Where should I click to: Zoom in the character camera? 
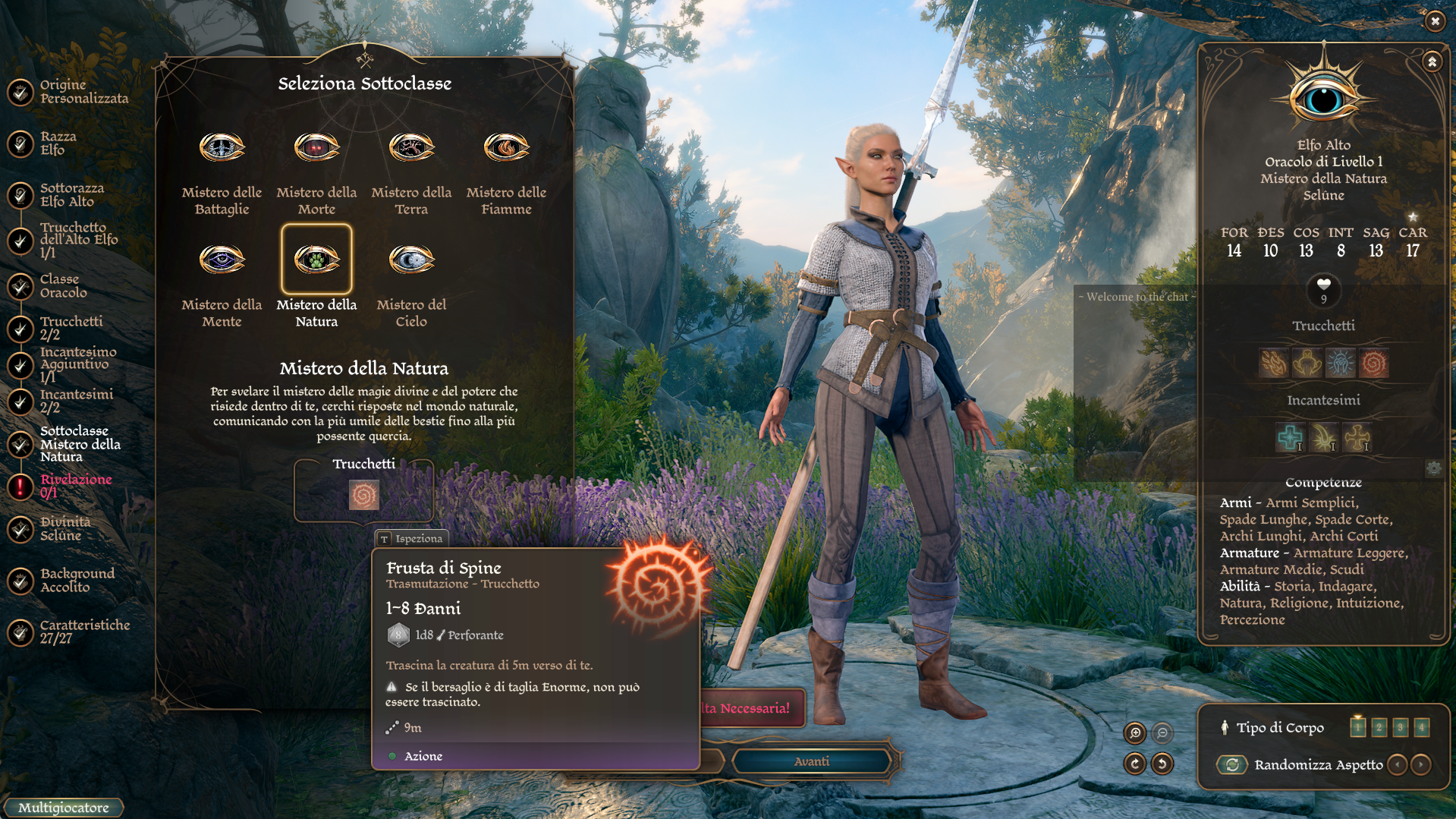click(x=1135, y=732)
